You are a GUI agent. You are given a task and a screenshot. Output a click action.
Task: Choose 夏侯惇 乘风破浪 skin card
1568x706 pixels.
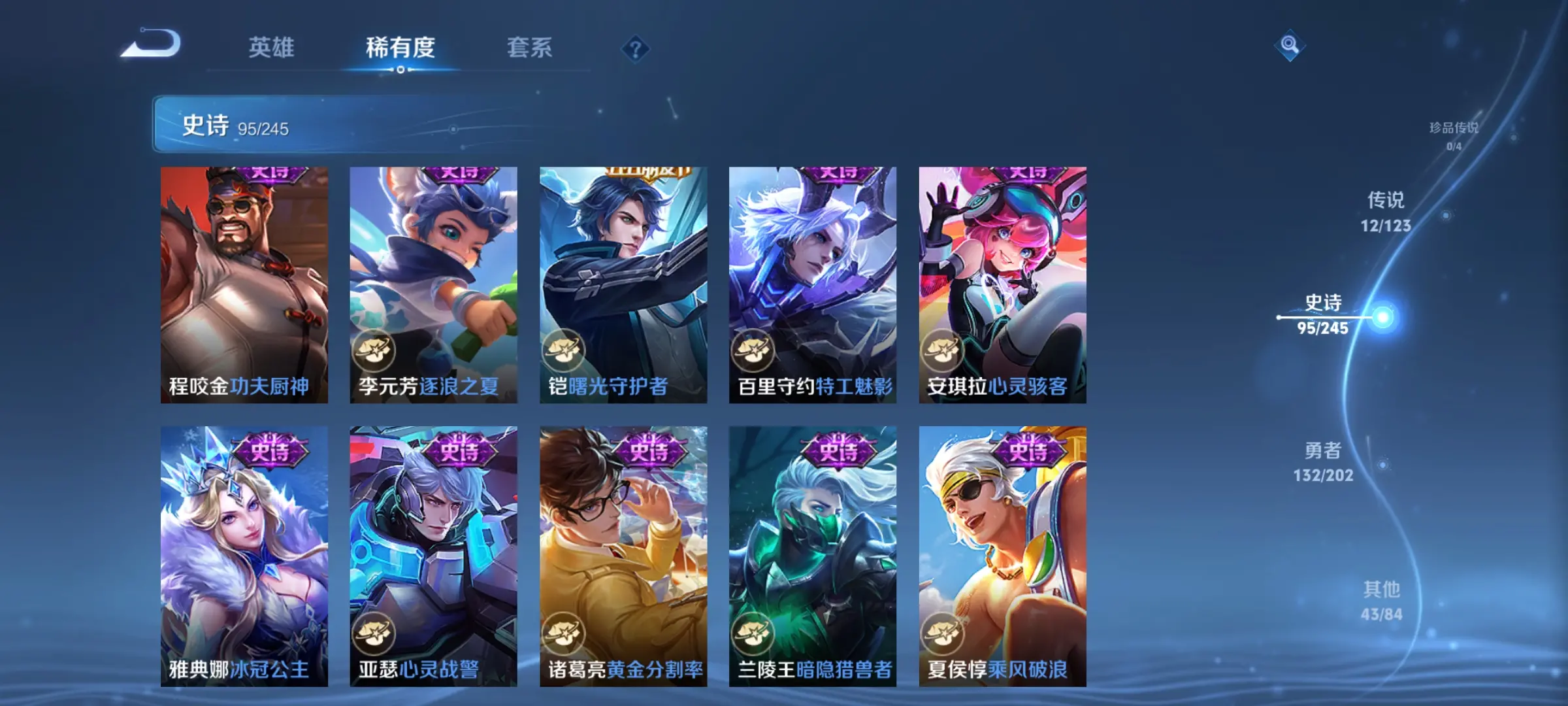(x=1002, y=556)
